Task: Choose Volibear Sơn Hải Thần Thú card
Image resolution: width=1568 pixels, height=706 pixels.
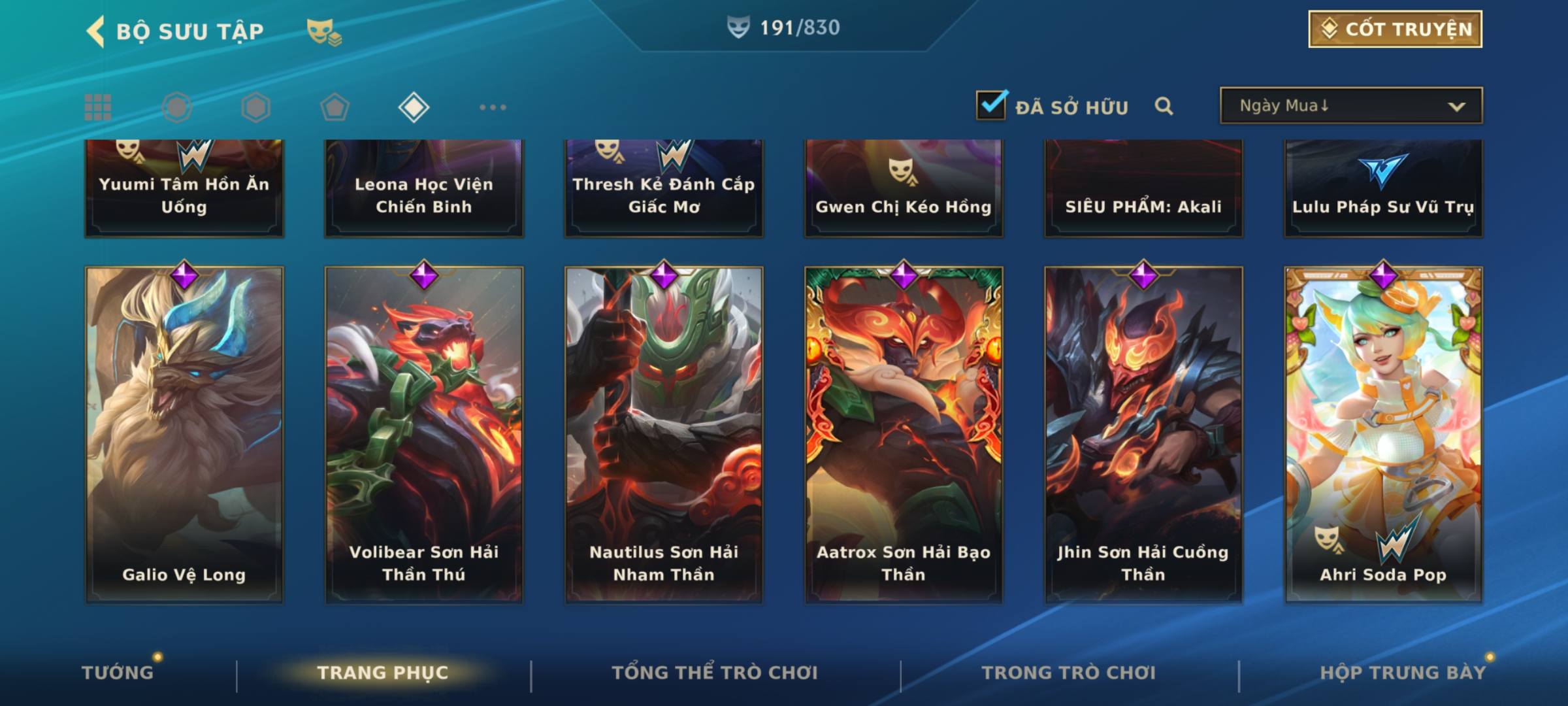Action: [424, 435]
